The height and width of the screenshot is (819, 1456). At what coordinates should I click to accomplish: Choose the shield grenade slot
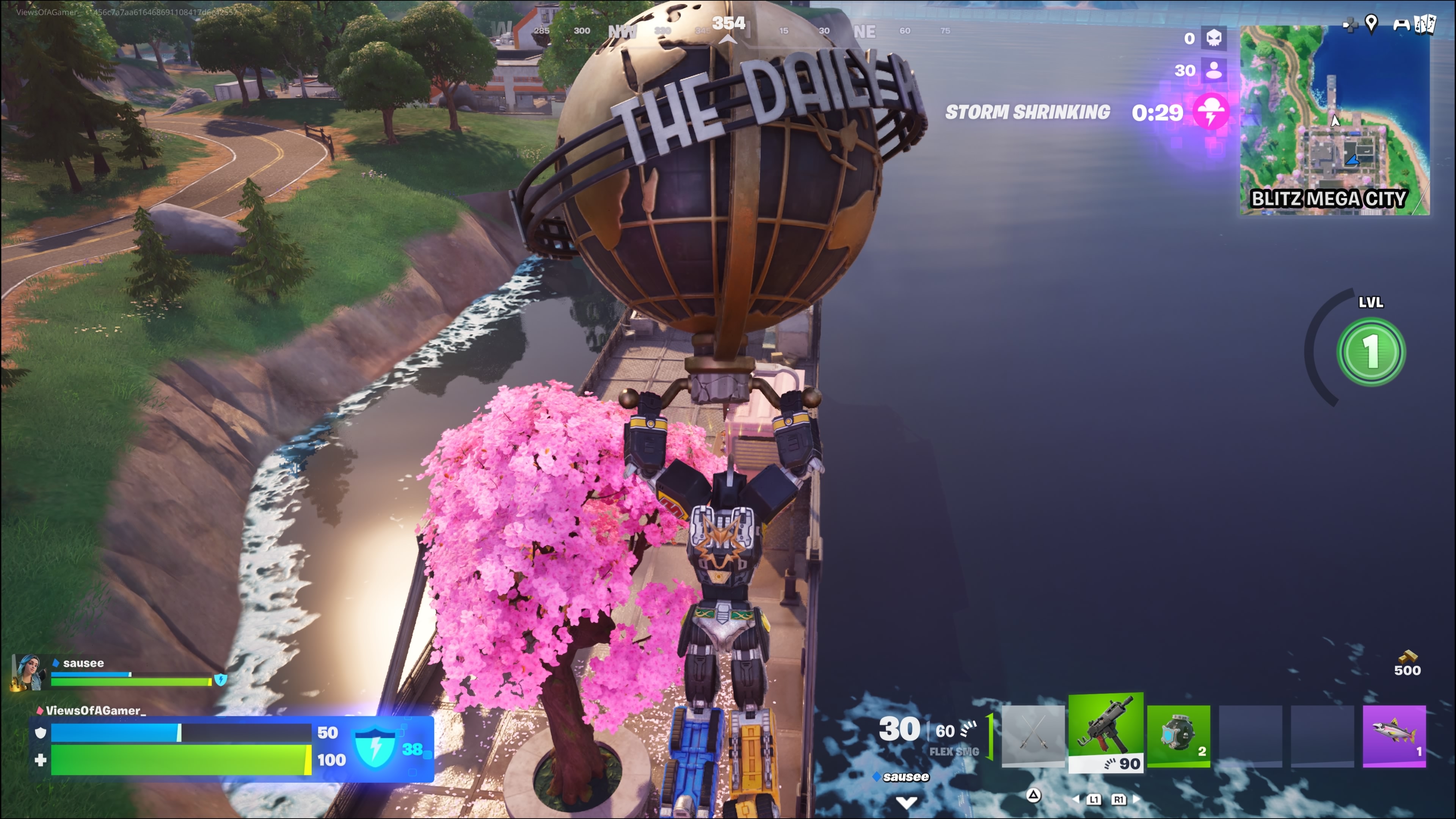point(1178,735)
